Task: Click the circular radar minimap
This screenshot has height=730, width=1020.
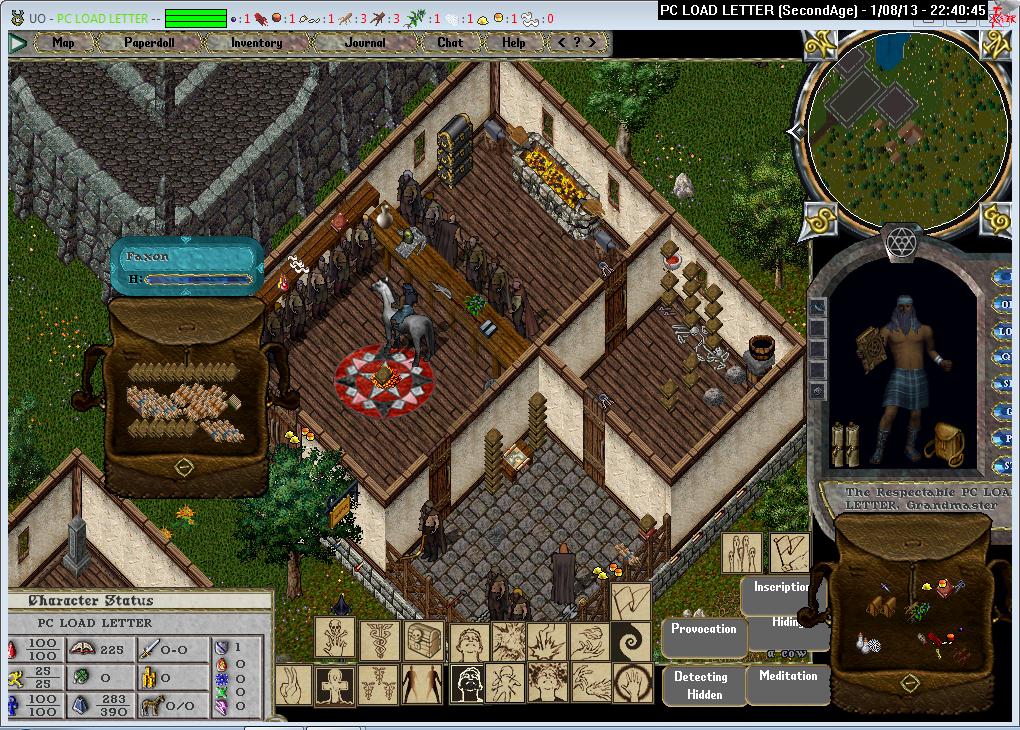Action: (x=905, y=129)
